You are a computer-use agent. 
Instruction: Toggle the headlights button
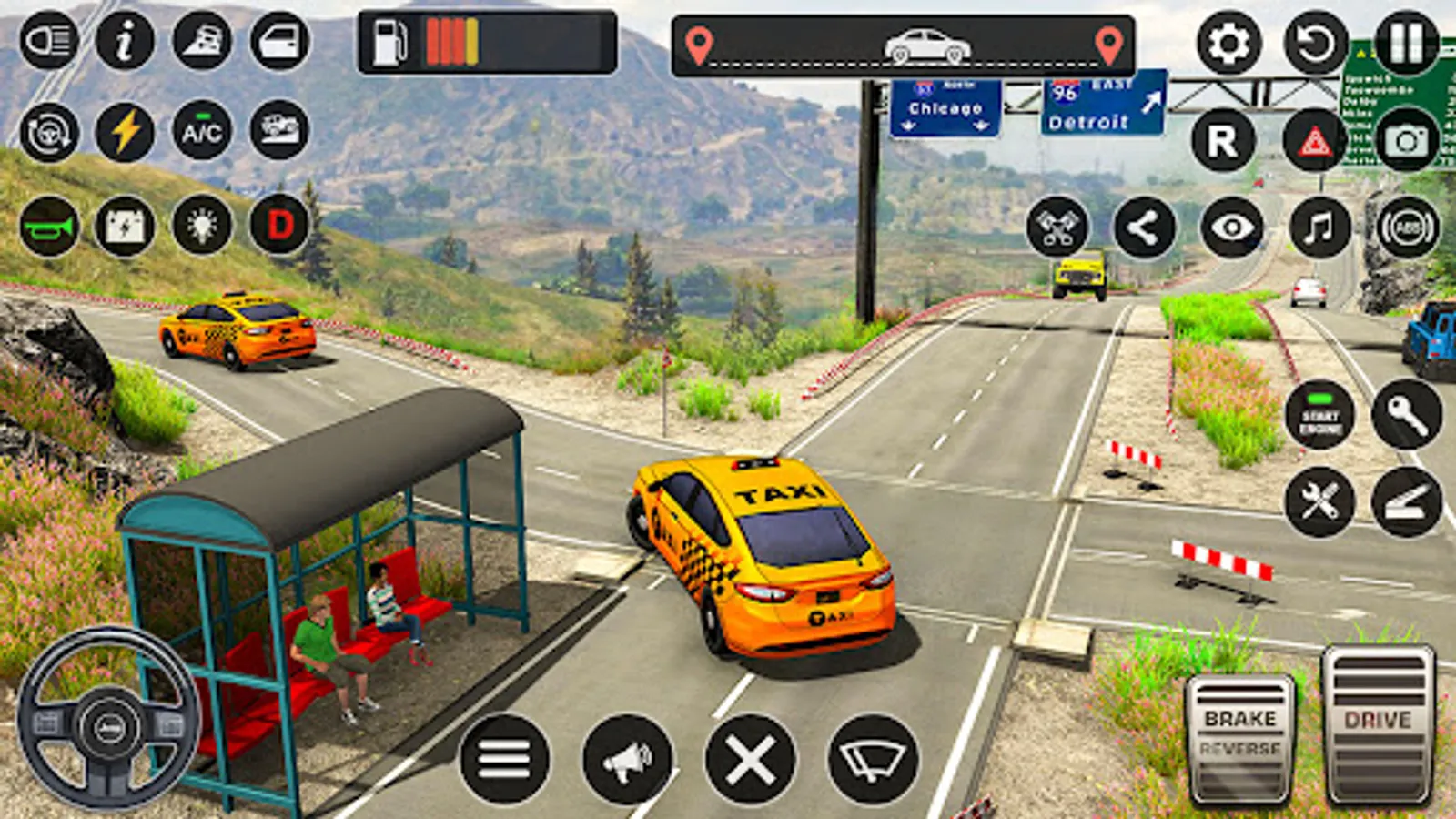click(49, 41)
